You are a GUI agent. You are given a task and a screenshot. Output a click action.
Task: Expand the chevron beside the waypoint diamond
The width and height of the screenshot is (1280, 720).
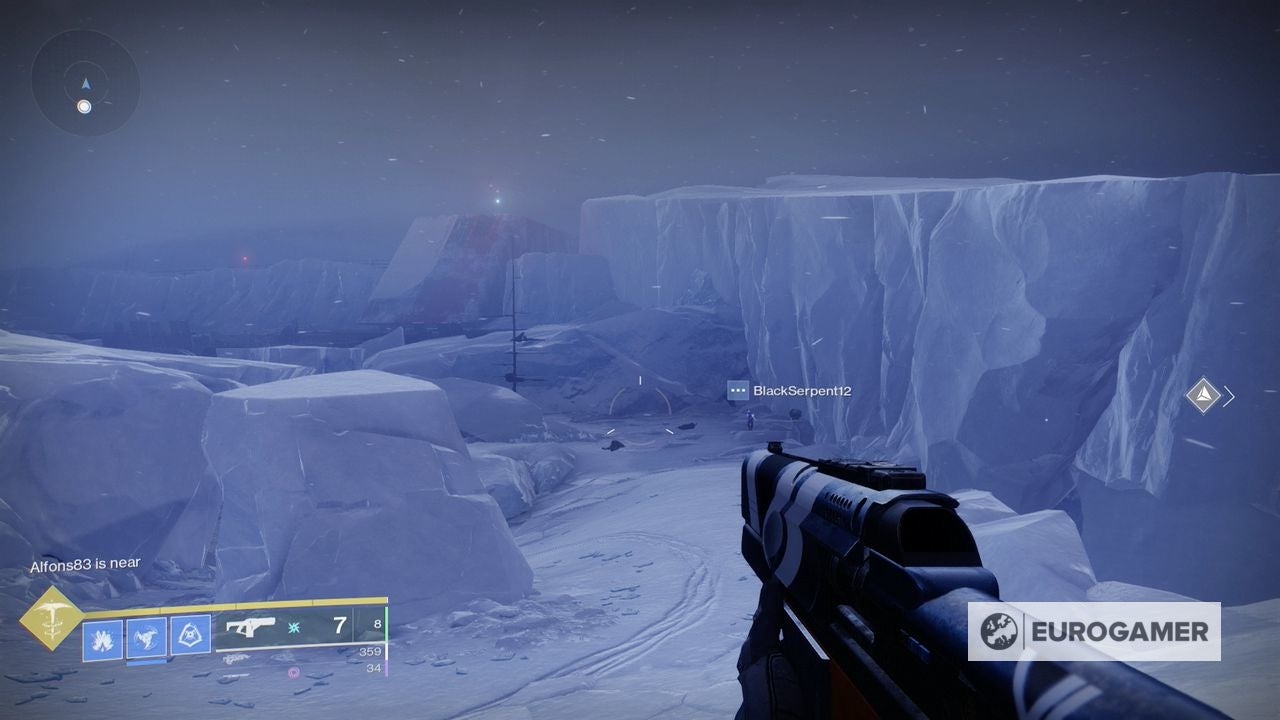1226,394
